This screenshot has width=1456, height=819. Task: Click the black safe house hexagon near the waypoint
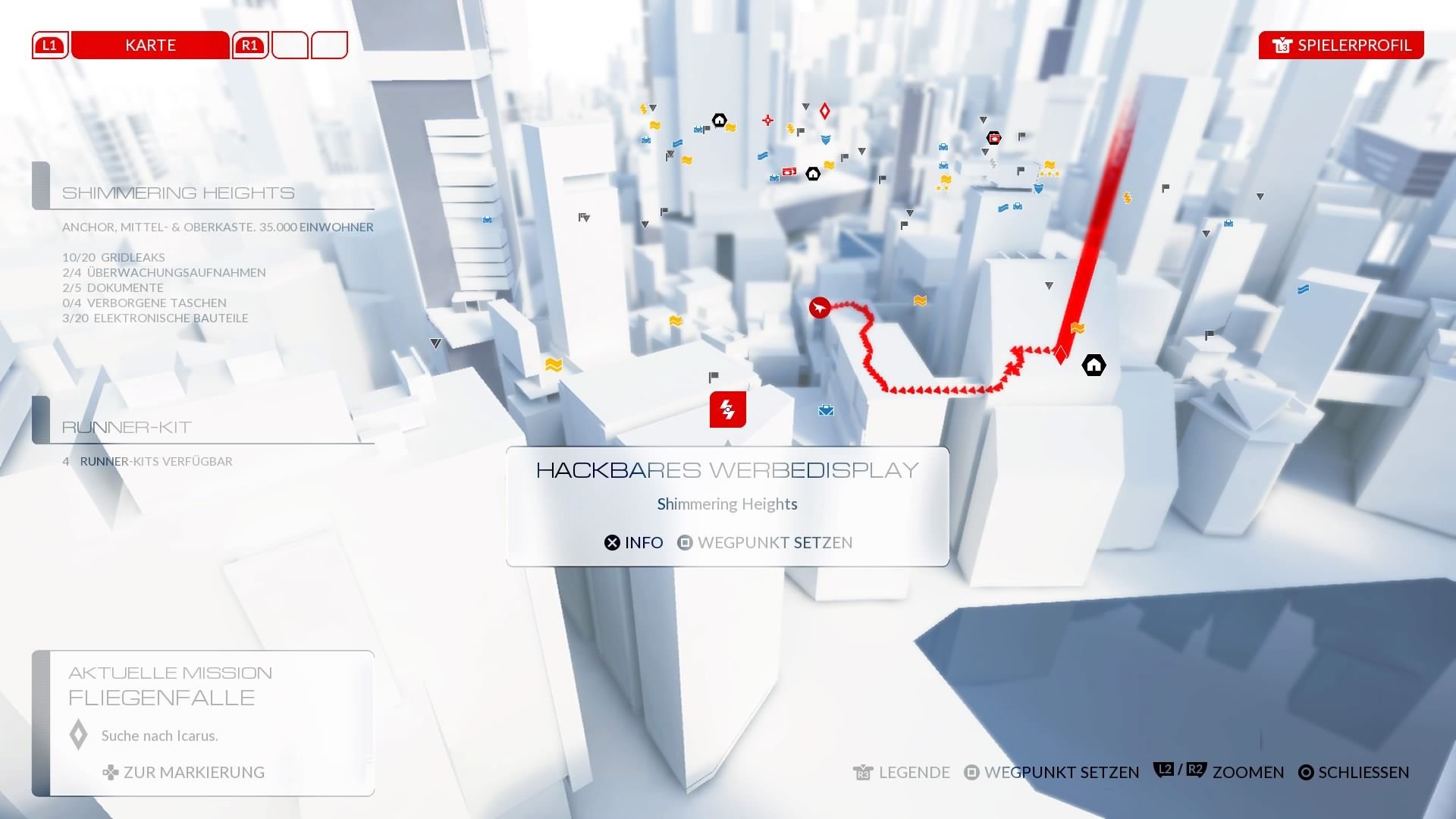tap(1094, 365)
